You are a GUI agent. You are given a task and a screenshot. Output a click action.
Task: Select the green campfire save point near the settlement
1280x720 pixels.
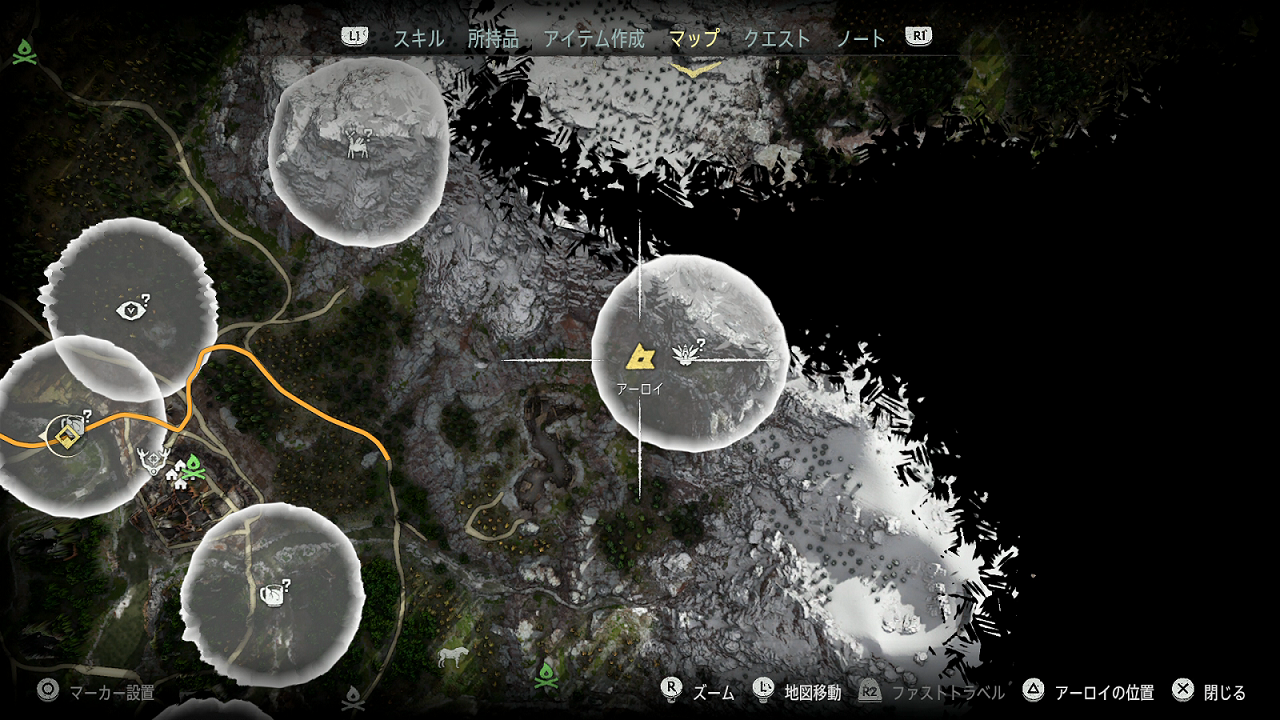(193, 466)
